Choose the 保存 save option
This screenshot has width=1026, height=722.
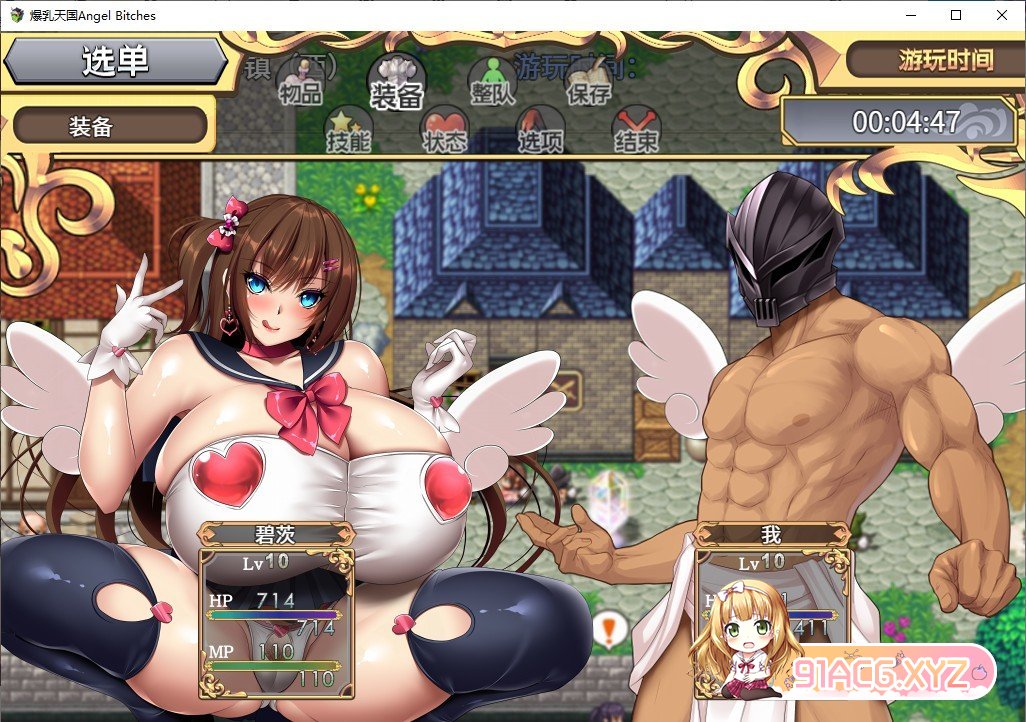tap(588, 82)
